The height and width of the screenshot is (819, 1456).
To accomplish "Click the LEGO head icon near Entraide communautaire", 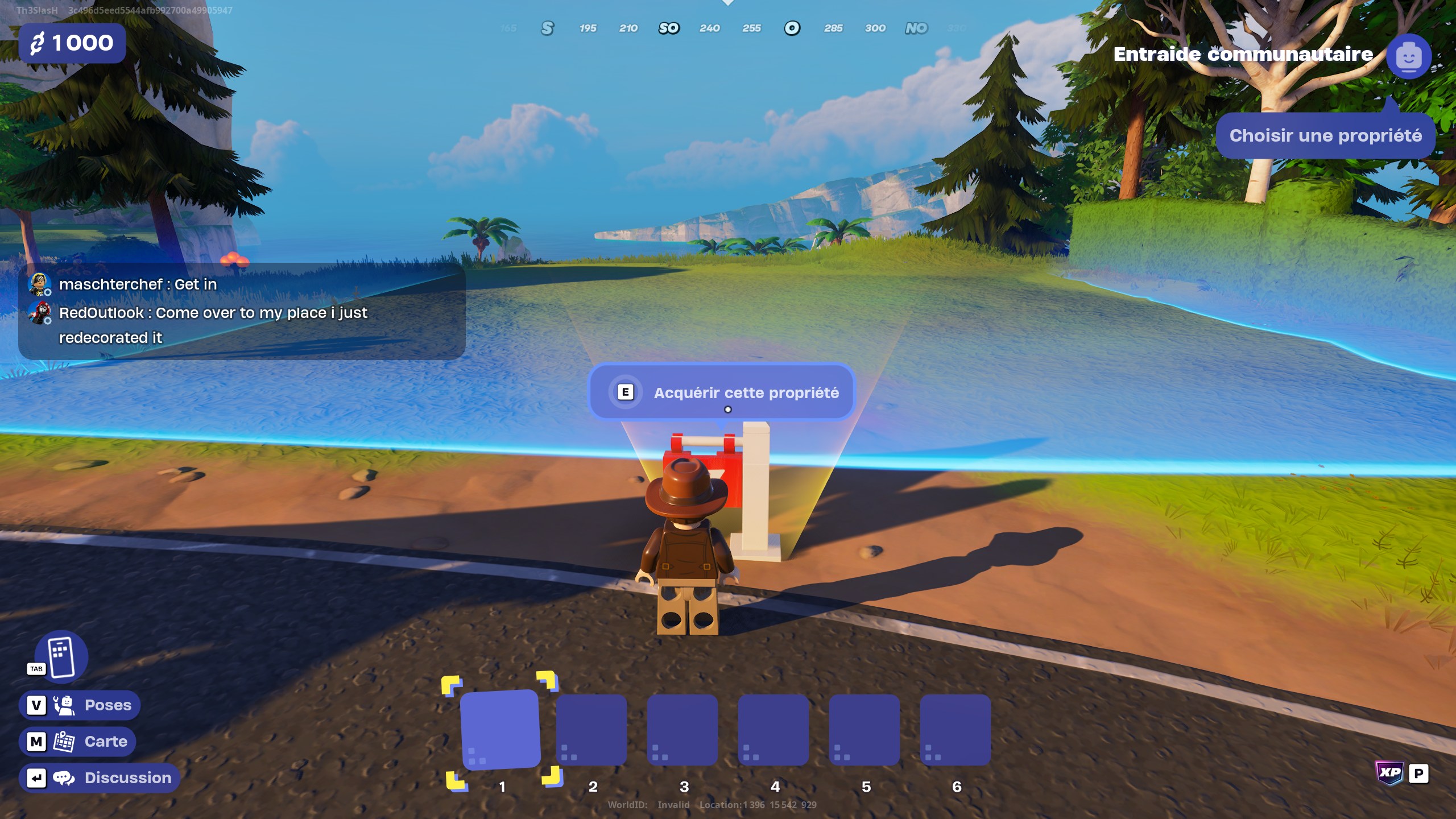I will tap(1408, 56).
